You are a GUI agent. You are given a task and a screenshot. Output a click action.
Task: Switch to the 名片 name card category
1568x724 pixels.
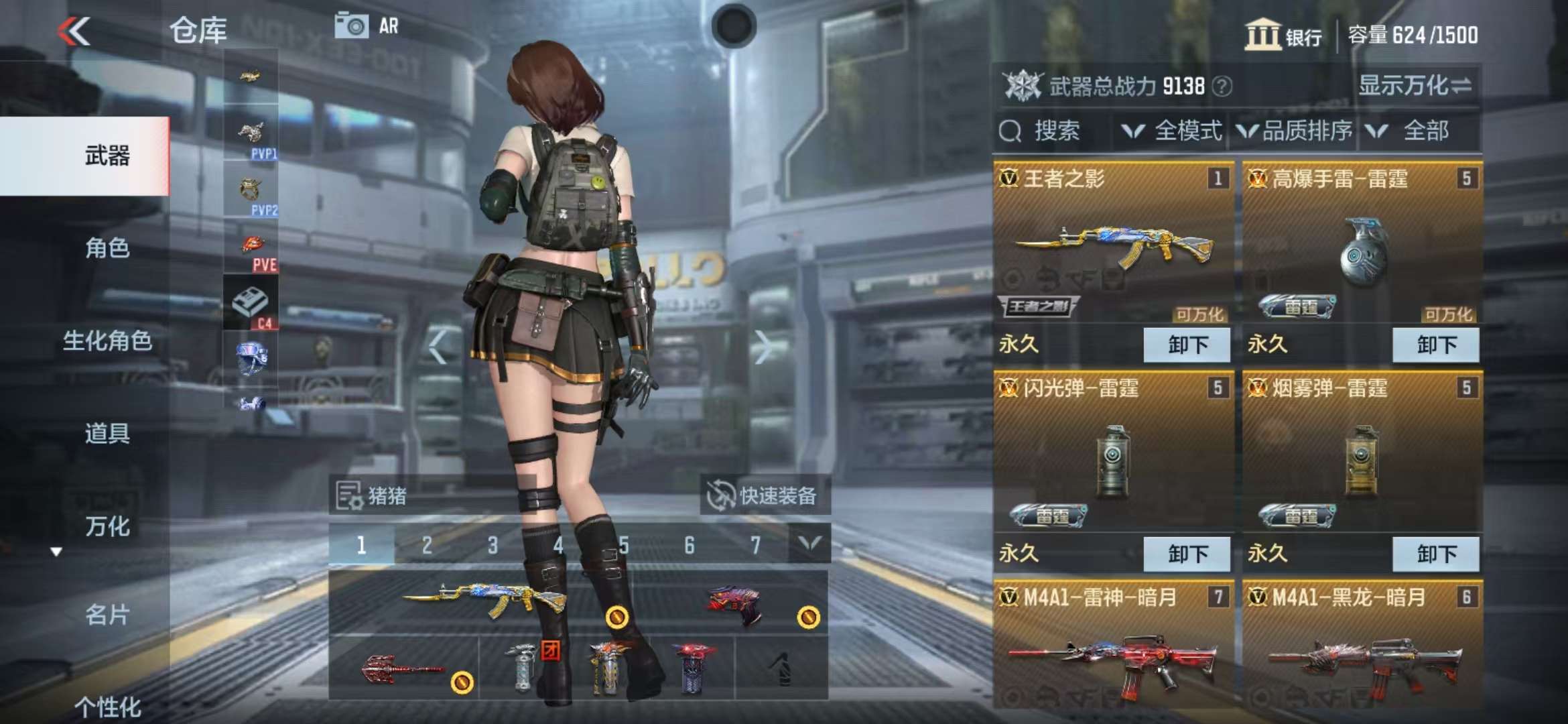(x=107, y=614)
